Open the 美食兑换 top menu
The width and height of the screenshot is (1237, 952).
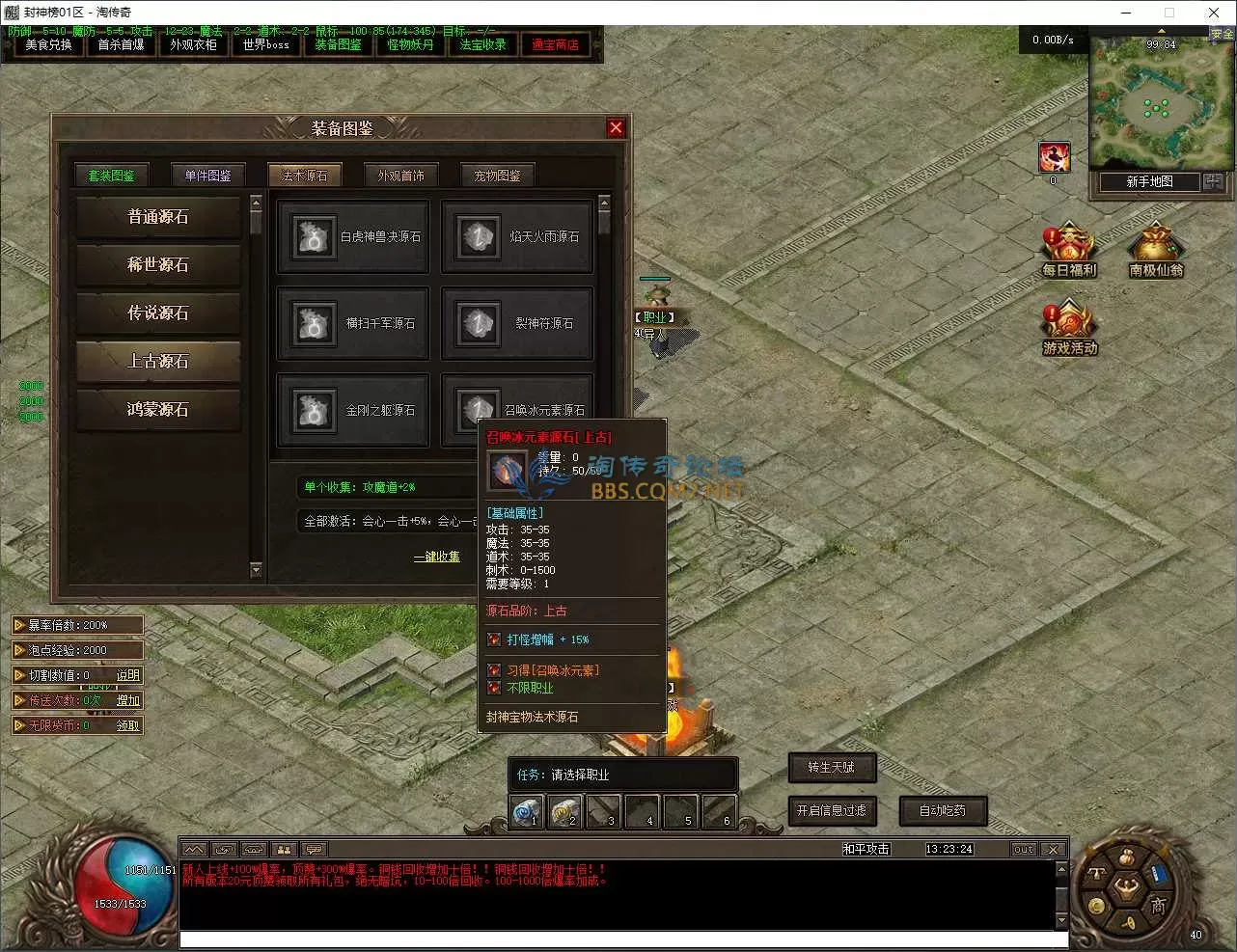(48, 45)
